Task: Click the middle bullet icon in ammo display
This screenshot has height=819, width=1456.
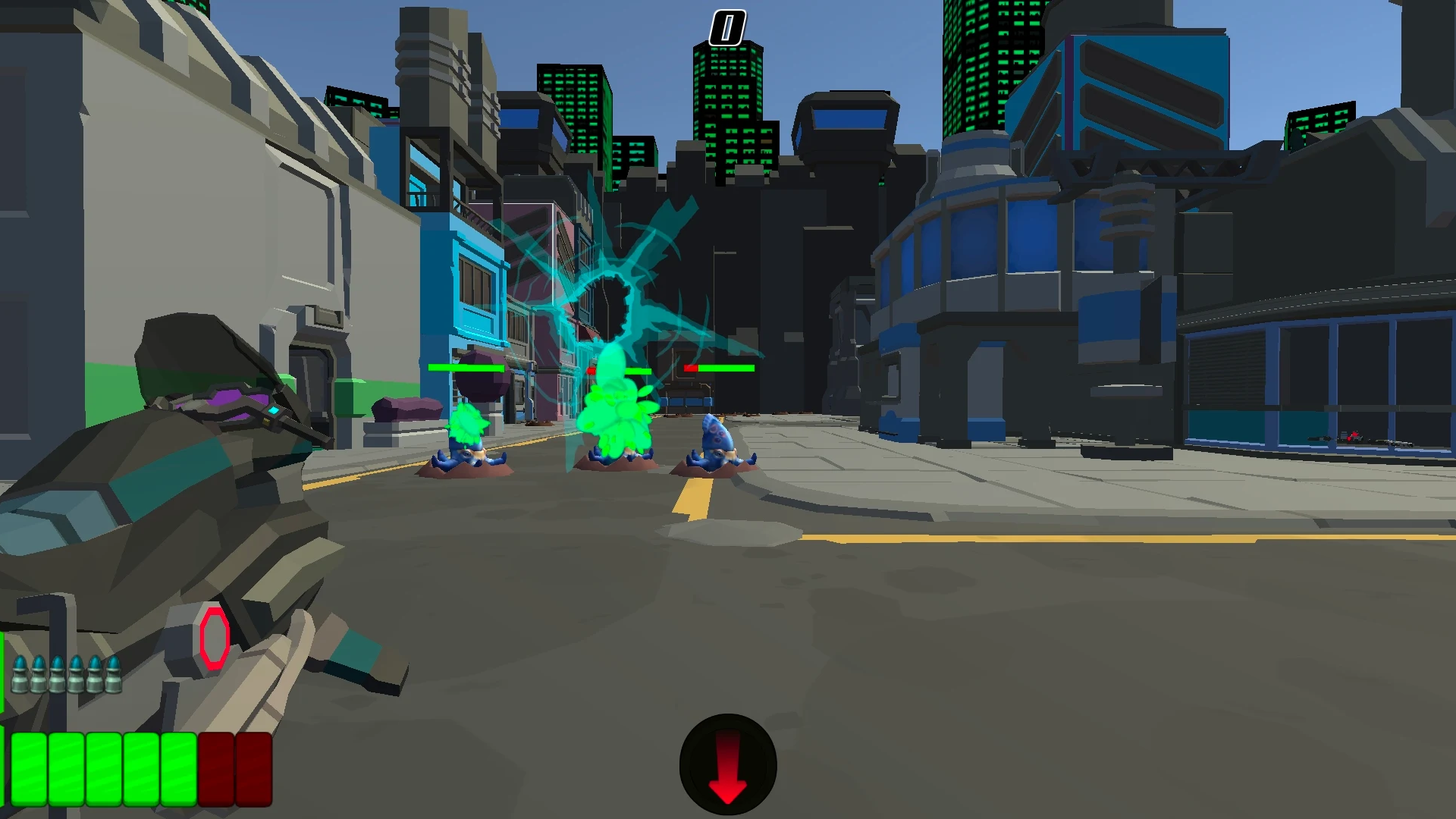Action: click(x=67, y=673)
